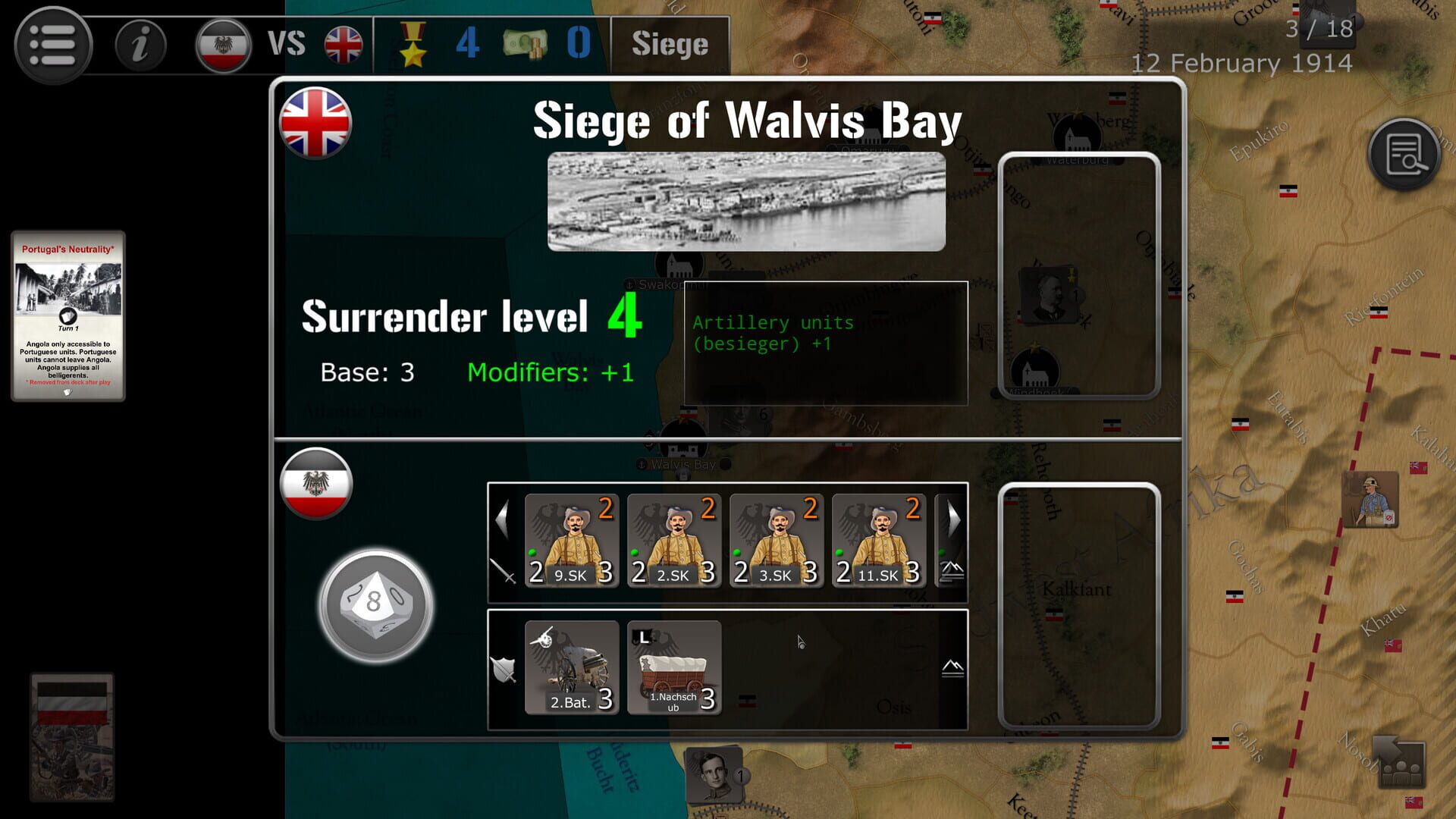This screenshot has height=819, width=1456.
Task: Select the 9.SK infantry unit card
Action: tap(570, 540)
